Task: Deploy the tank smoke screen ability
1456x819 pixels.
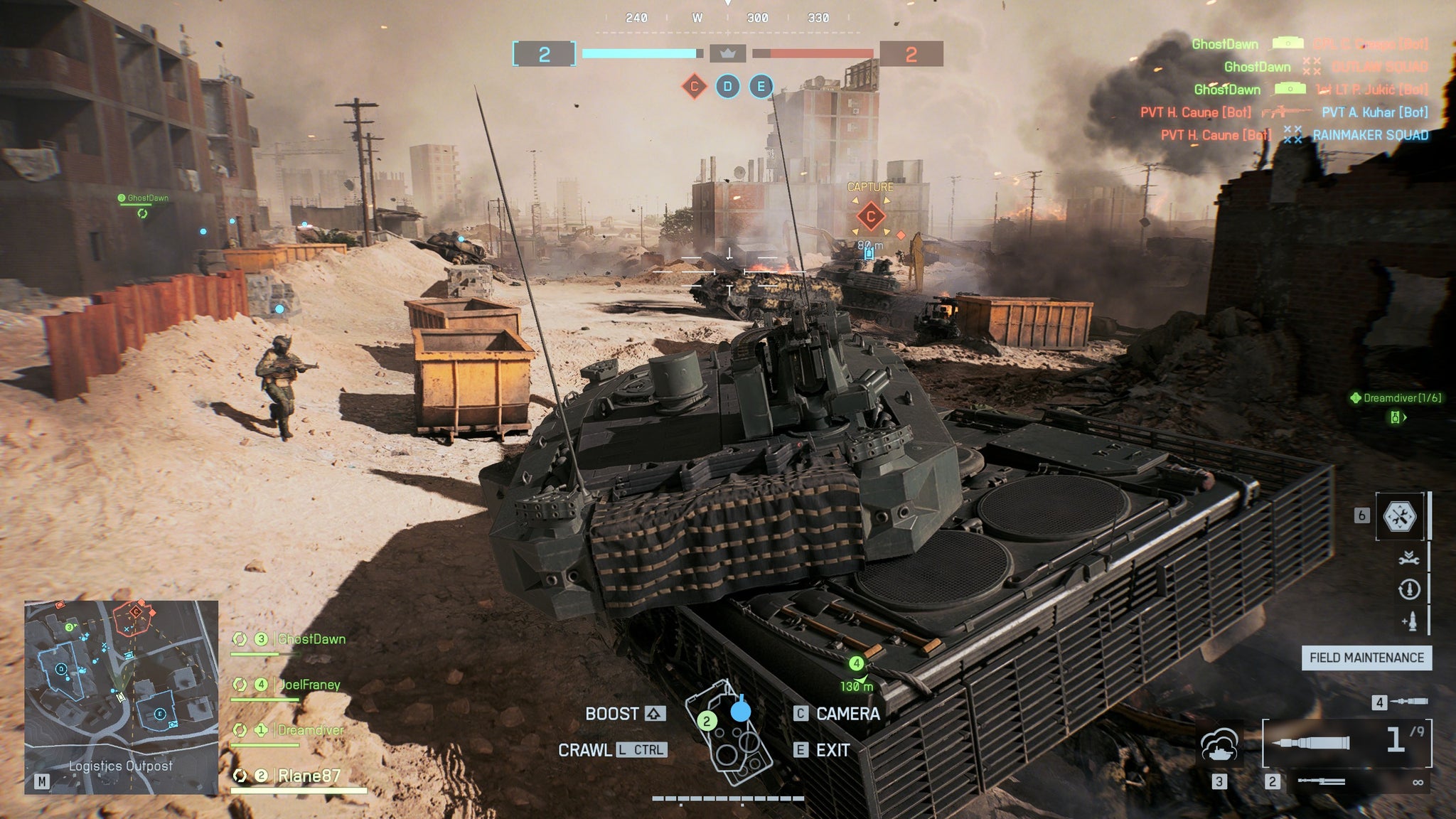Action: 1219,746
